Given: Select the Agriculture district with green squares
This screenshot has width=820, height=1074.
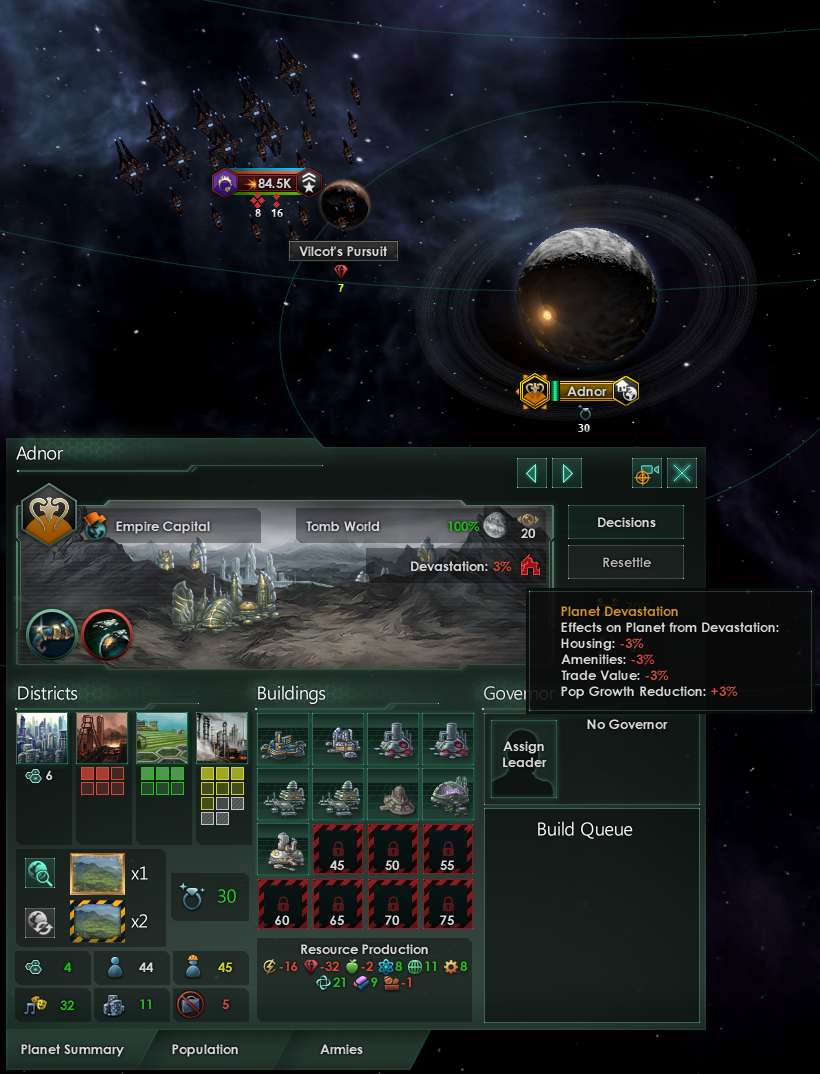Looking at the screenshot, I should [x=162, y=738].
